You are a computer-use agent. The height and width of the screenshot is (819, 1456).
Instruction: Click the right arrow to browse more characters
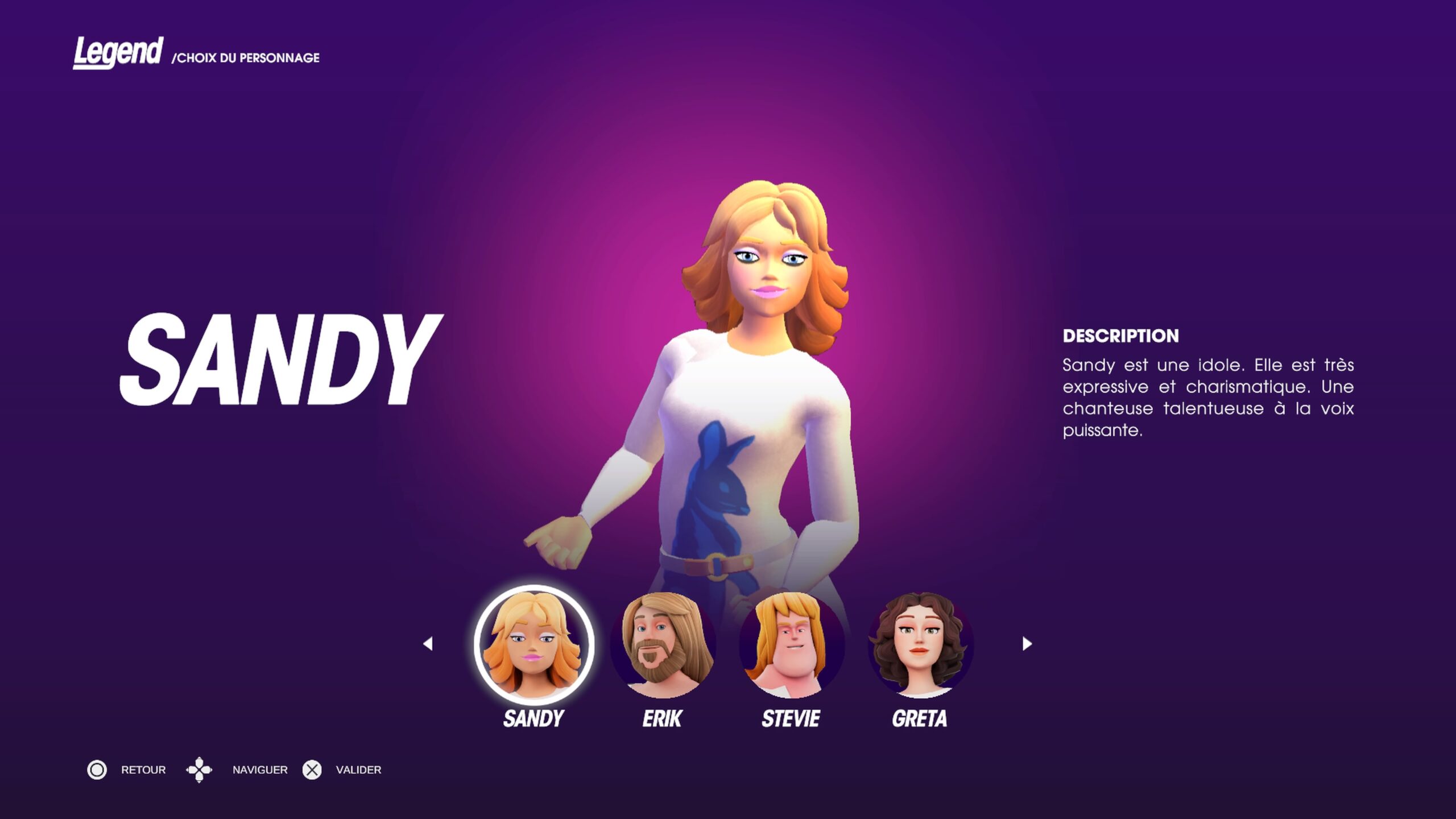[x=1027, y=643]
